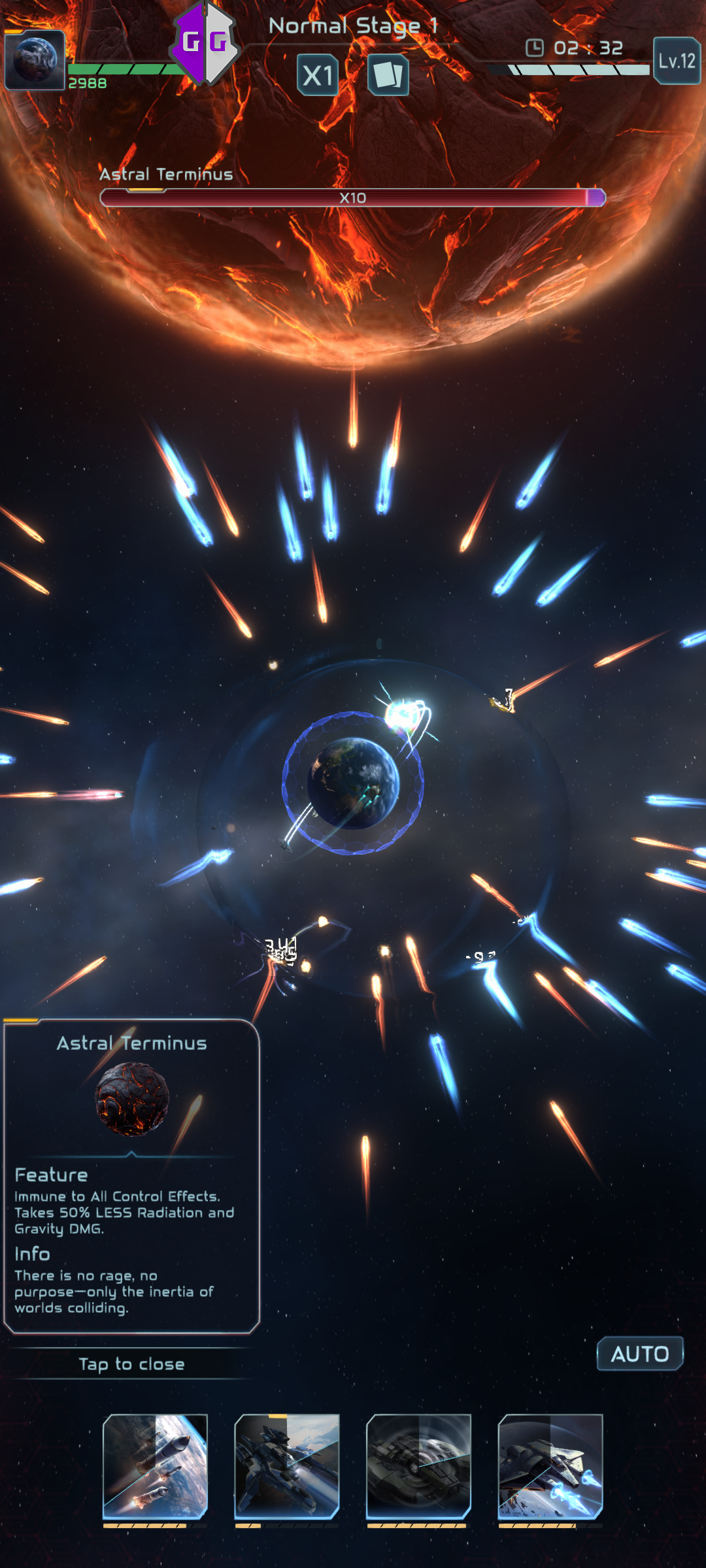Open the cards button beside X1
This screenshot has width=706, height=1568.
click(388, 75)
